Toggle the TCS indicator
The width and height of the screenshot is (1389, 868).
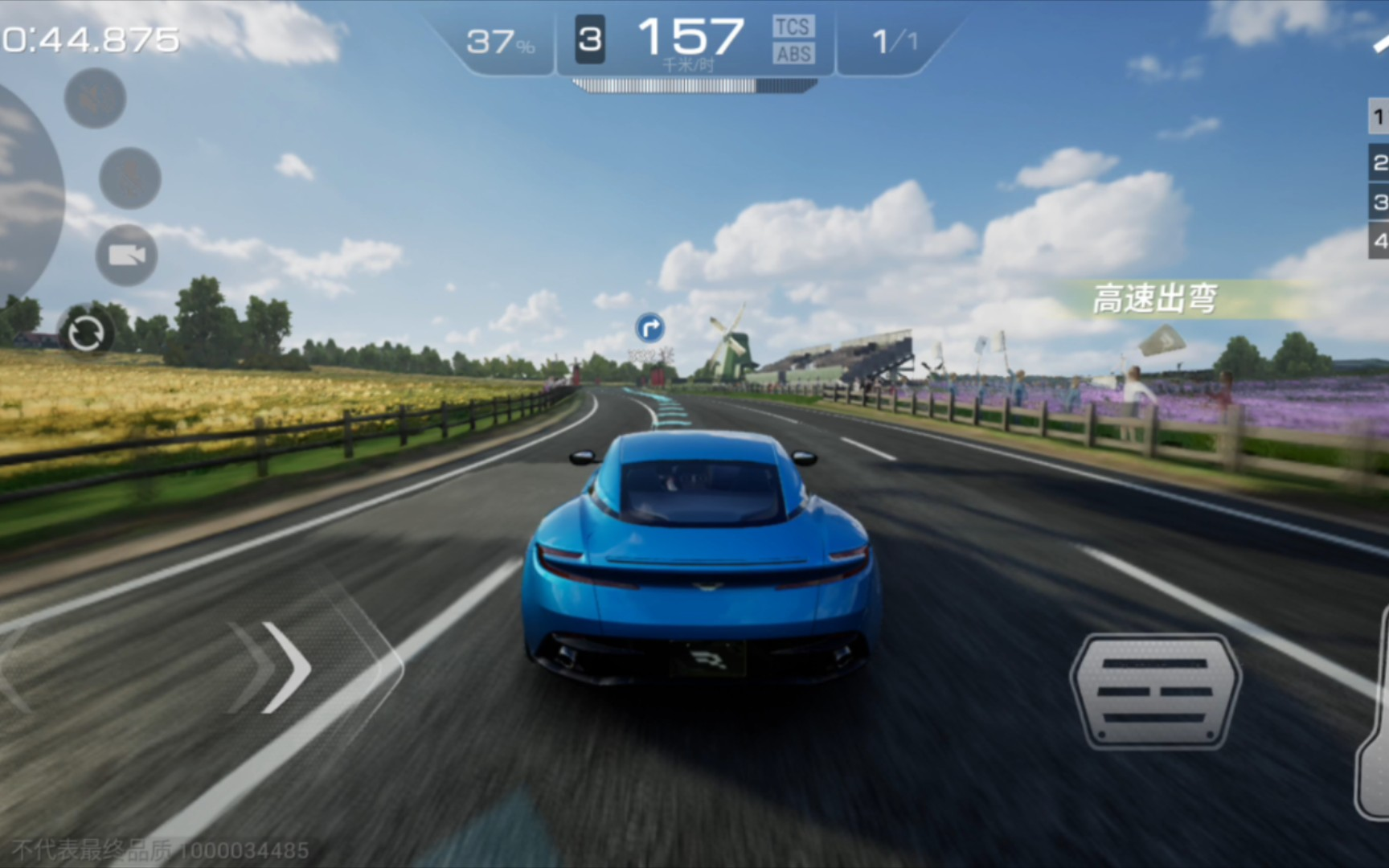(793, 27)
